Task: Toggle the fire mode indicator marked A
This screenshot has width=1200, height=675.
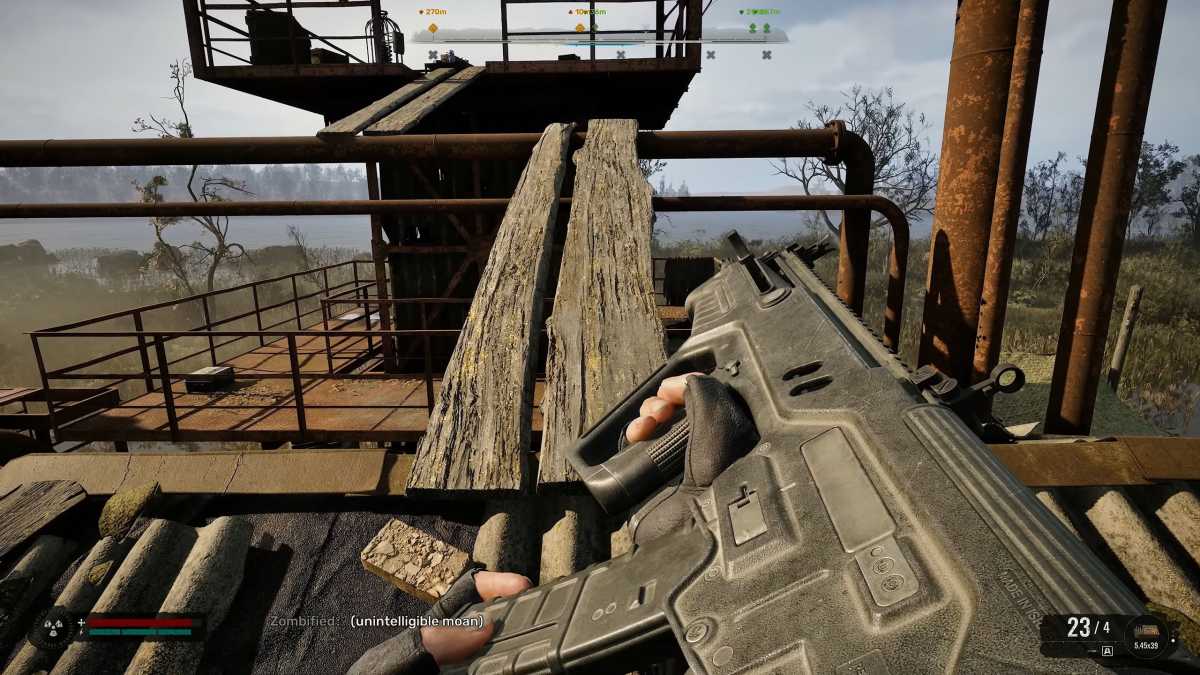Action: tap(1107, 650)
